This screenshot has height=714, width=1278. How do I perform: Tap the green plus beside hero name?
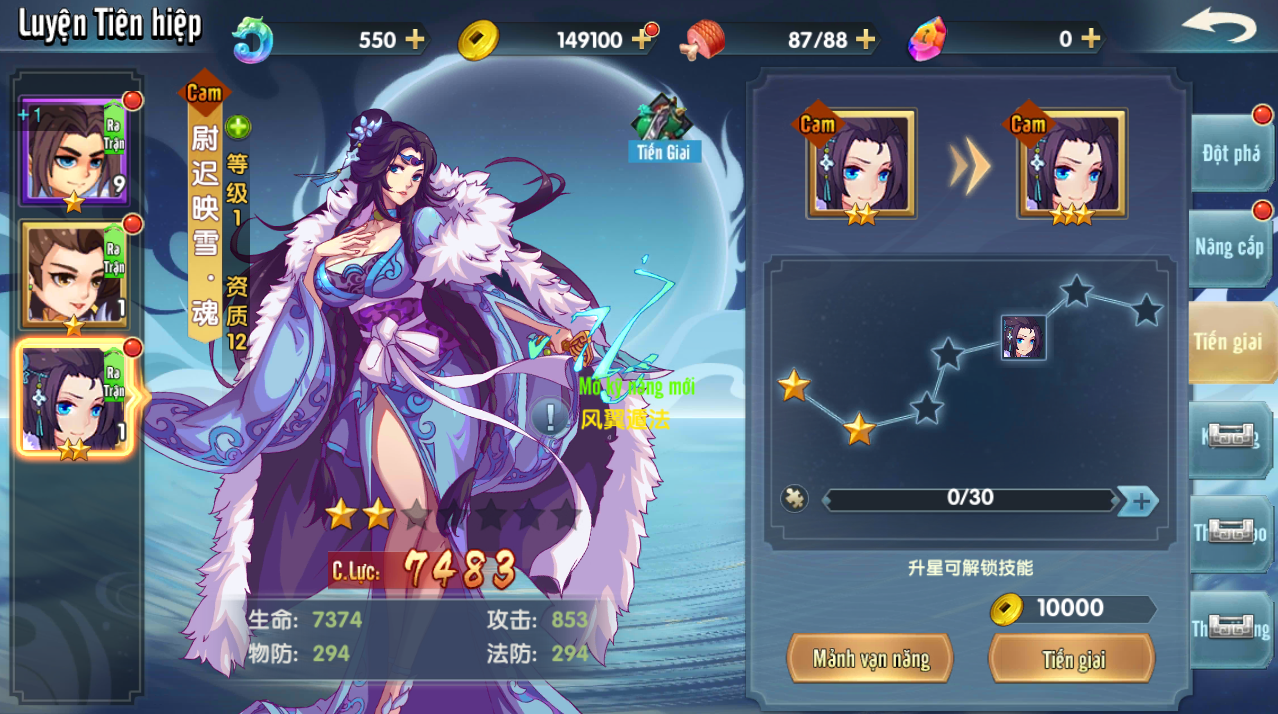[x=238, y=127]
